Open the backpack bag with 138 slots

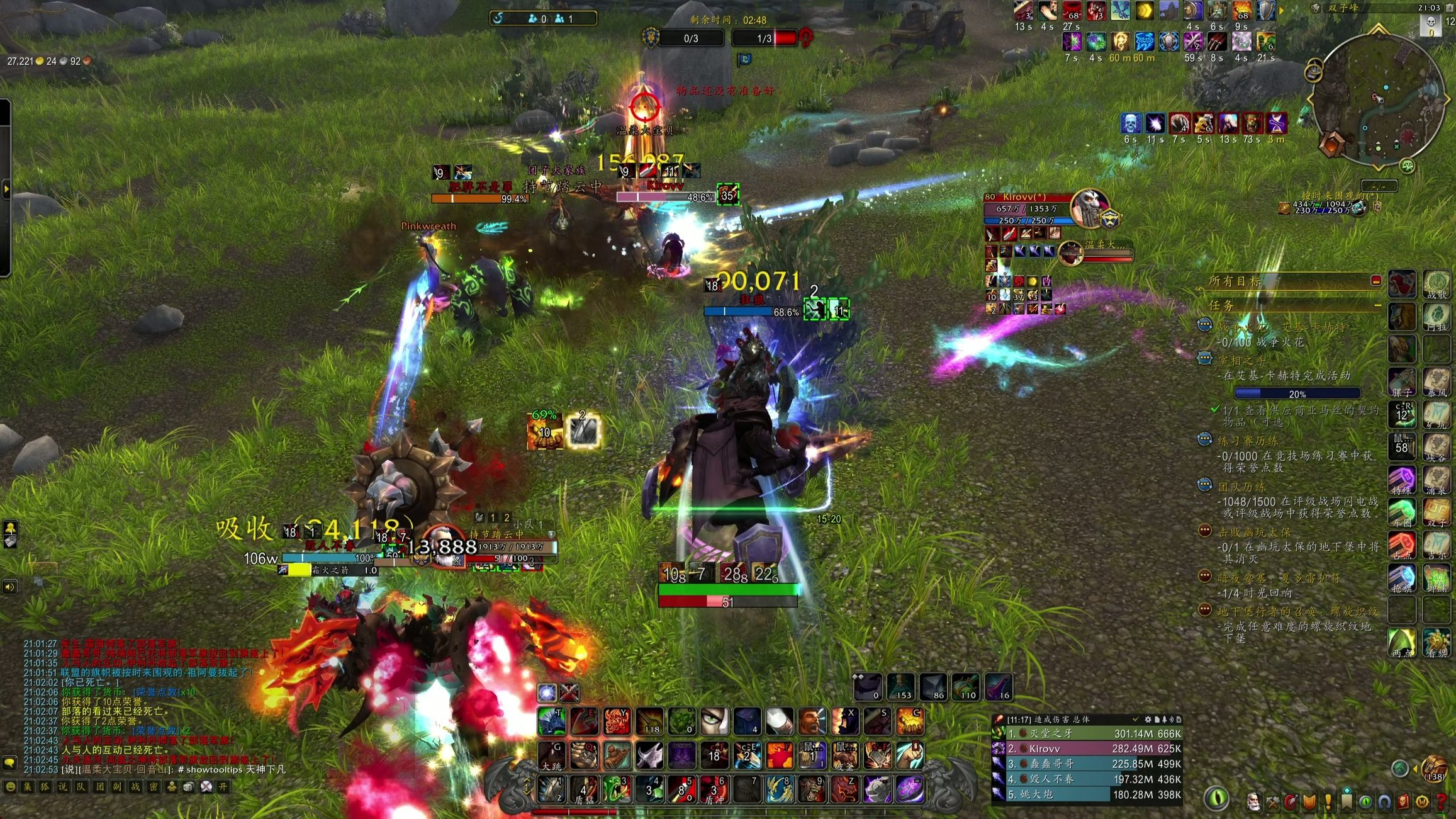[1434, 767]
